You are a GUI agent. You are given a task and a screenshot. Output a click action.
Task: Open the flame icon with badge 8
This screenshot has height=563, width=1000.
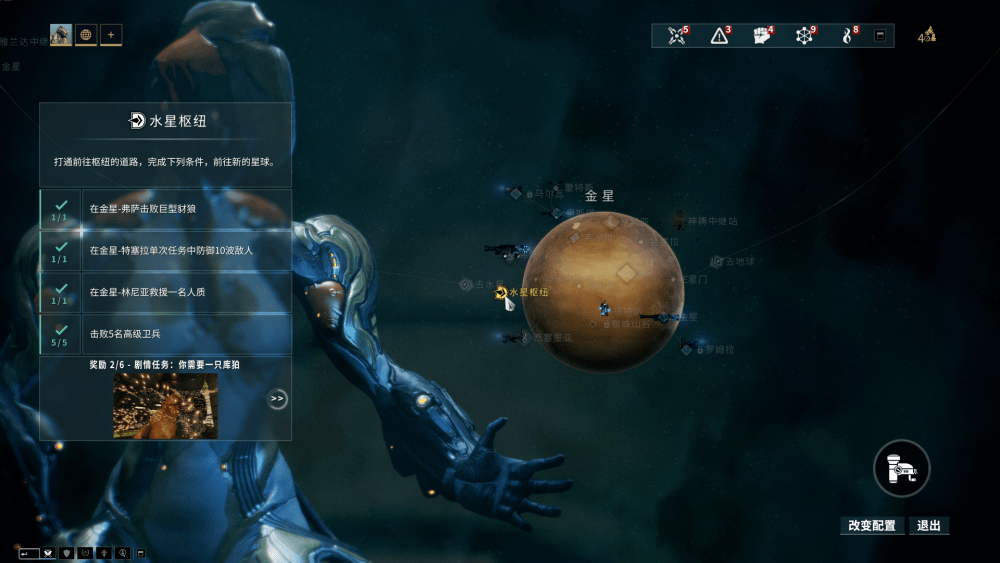coord(848,36)
